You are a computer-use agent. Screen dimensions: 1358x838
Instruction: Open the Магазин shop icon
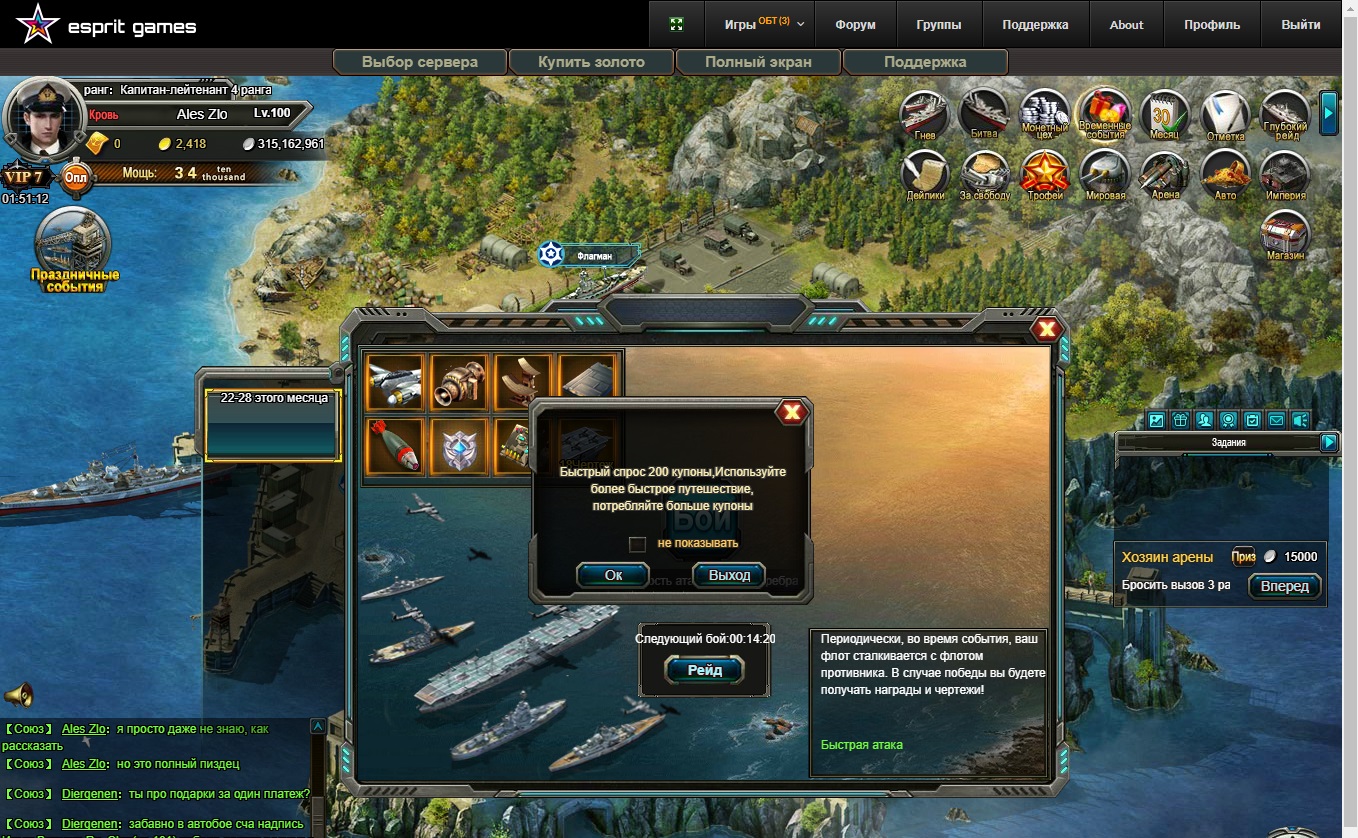coord(1285,236)
